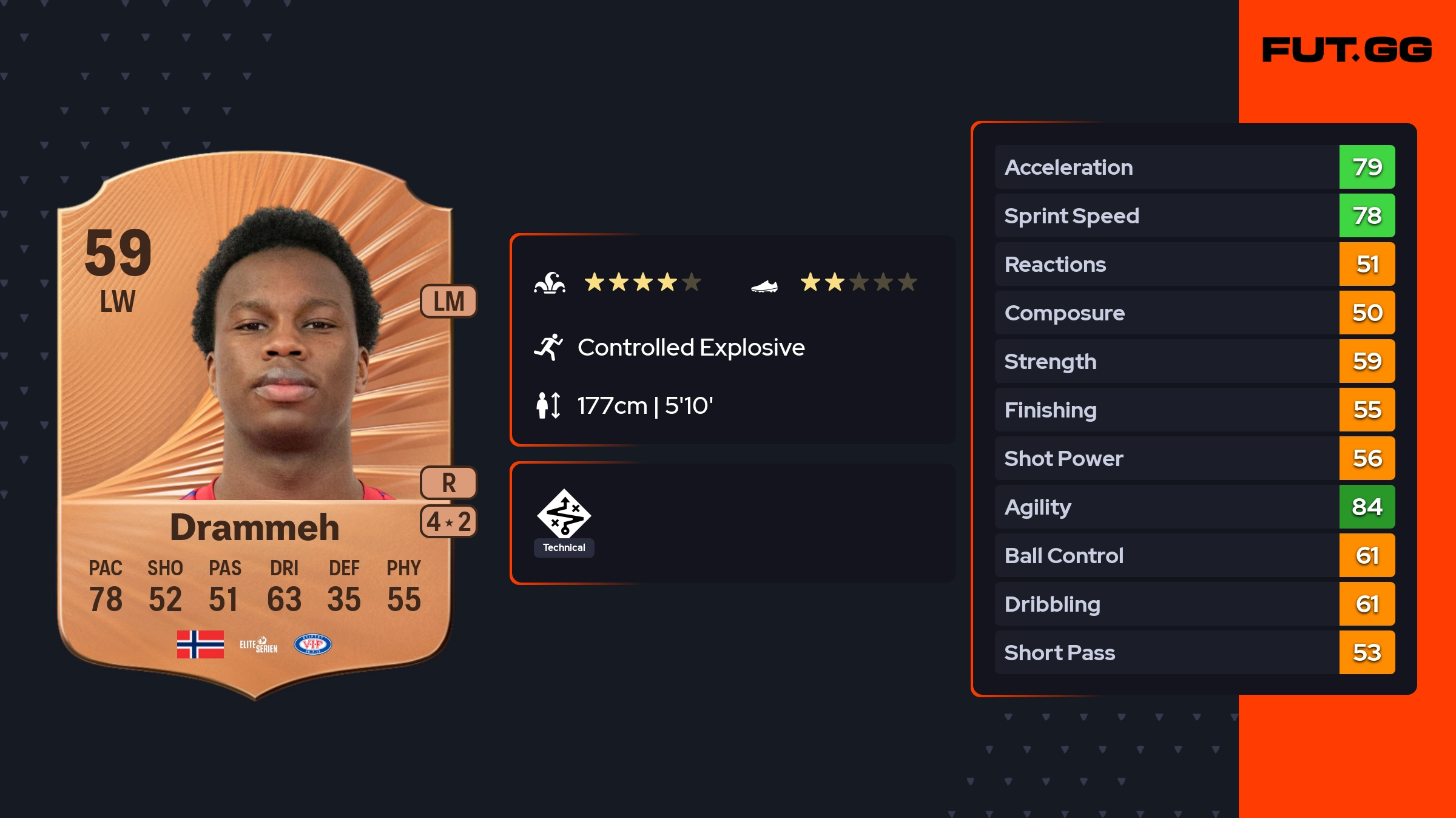The image size is (1456, 818).
Task: Open the FUT.GG logo
Action: click(x=1347, y=50)
